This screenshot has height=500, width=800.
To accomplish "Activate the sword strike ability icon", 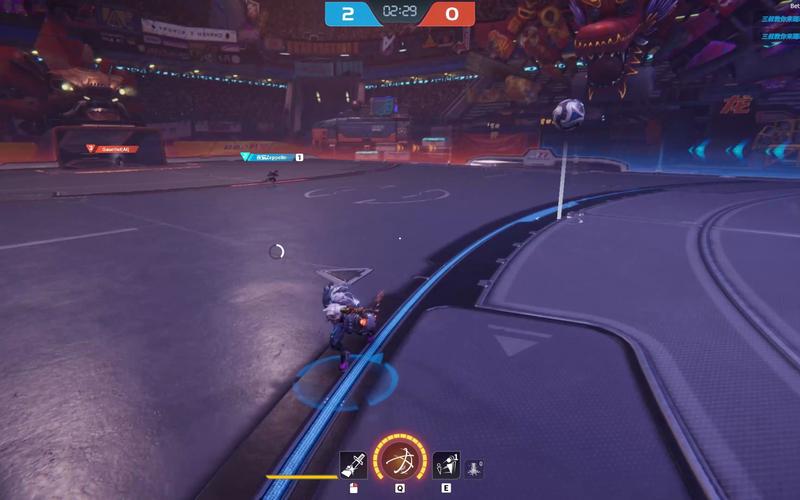I will (353, 465).
